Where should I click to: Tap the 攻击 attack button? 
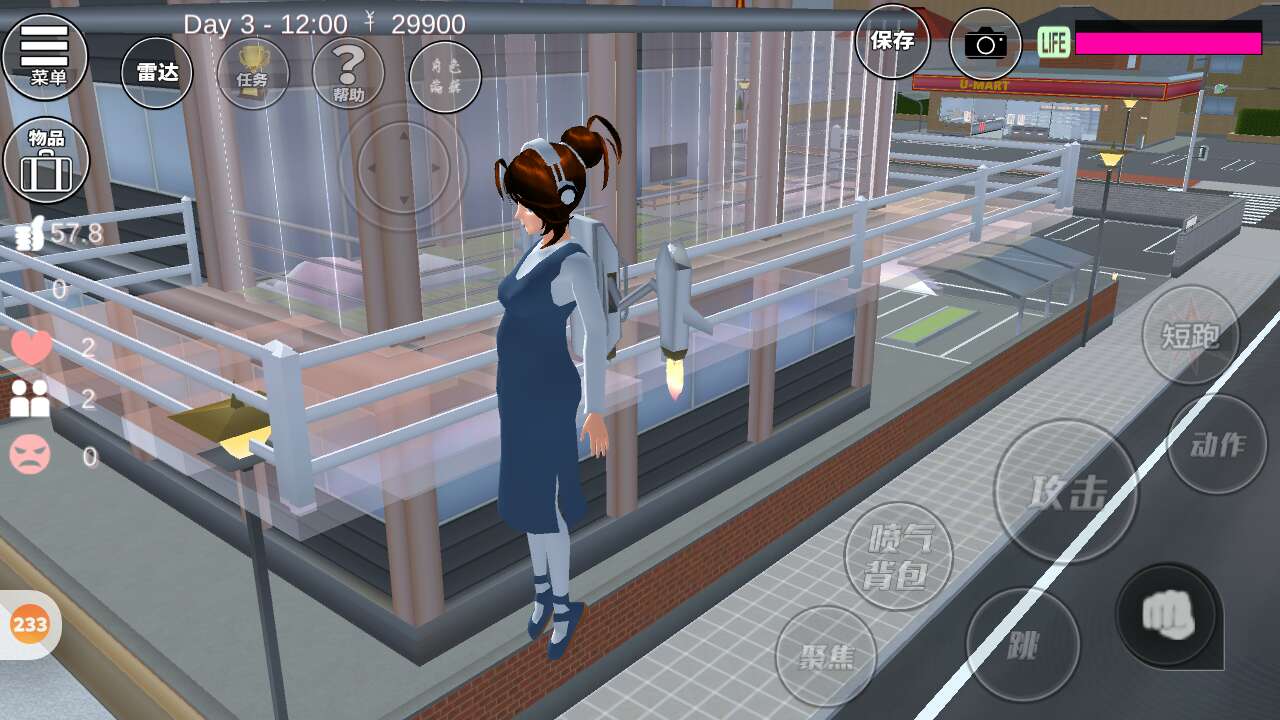pyautogui.click(x=1064, y=491)
